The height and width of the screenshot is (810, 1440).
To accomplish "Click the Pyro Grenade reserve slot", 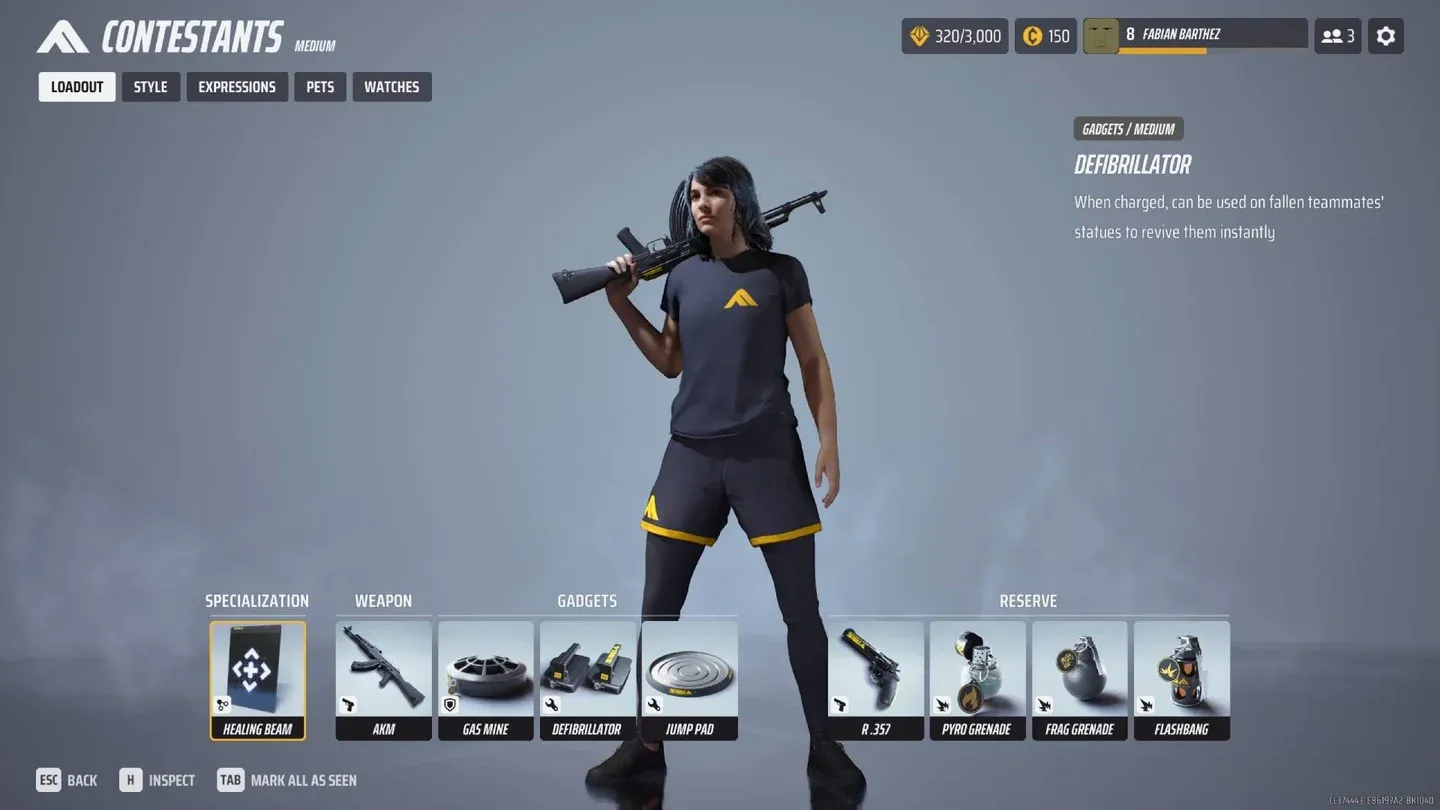I will point(978,680).
